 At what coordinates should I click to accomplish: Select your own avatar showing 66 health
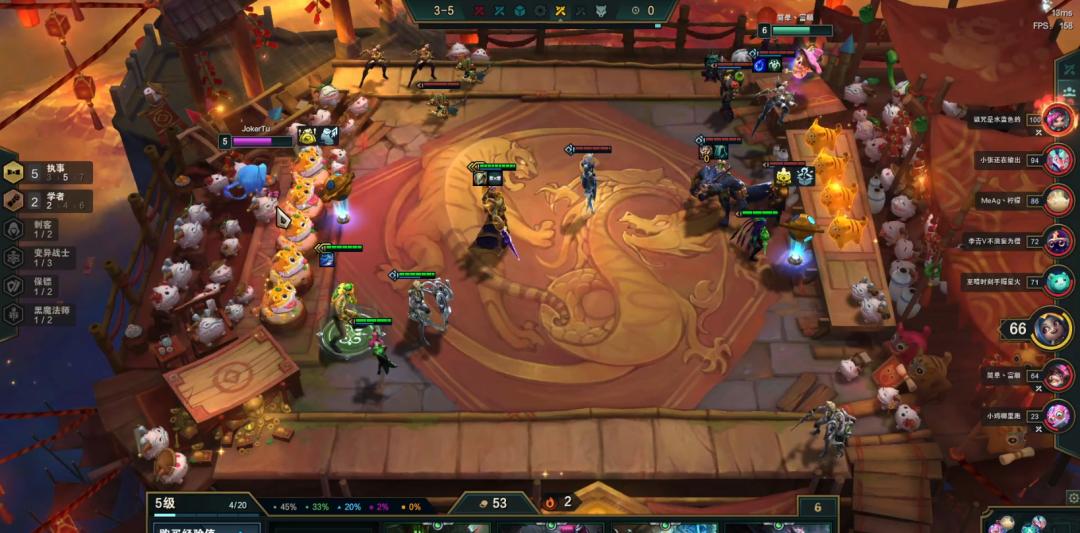[1051, 329]
